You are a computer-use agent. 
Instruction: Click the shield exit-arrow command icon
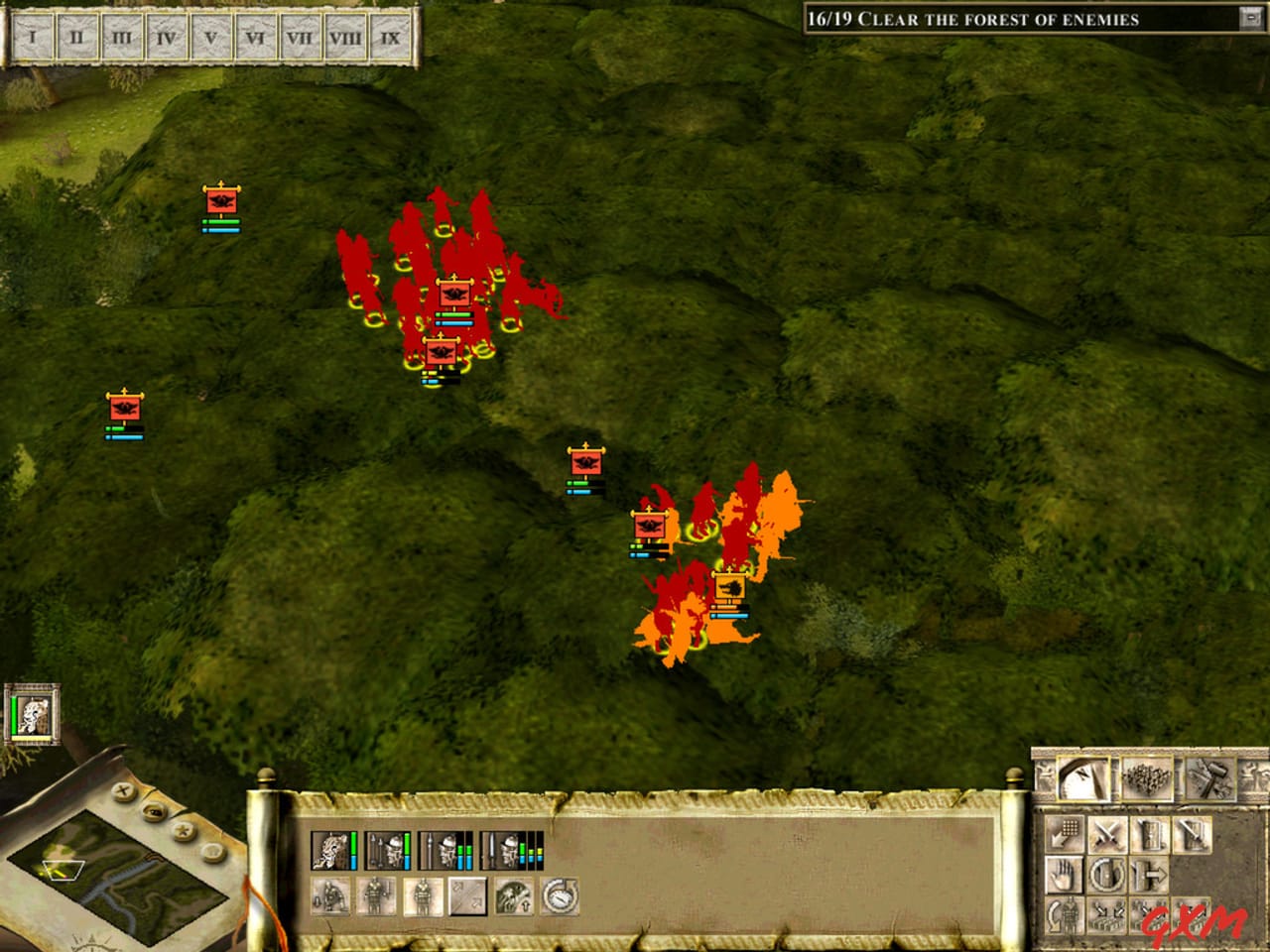click(1150, 874)
